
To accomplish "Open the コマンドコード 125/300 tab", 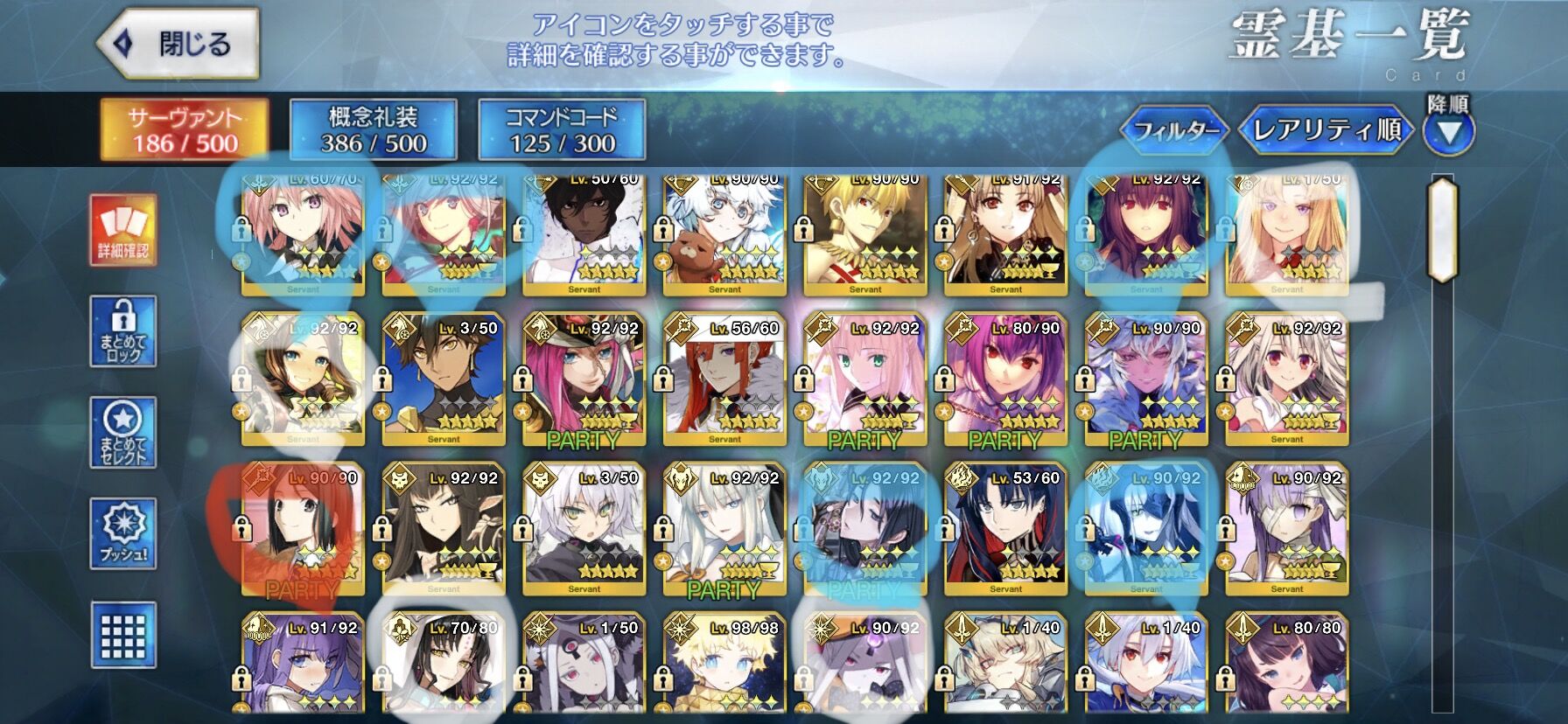I will [x=562, y=128].
